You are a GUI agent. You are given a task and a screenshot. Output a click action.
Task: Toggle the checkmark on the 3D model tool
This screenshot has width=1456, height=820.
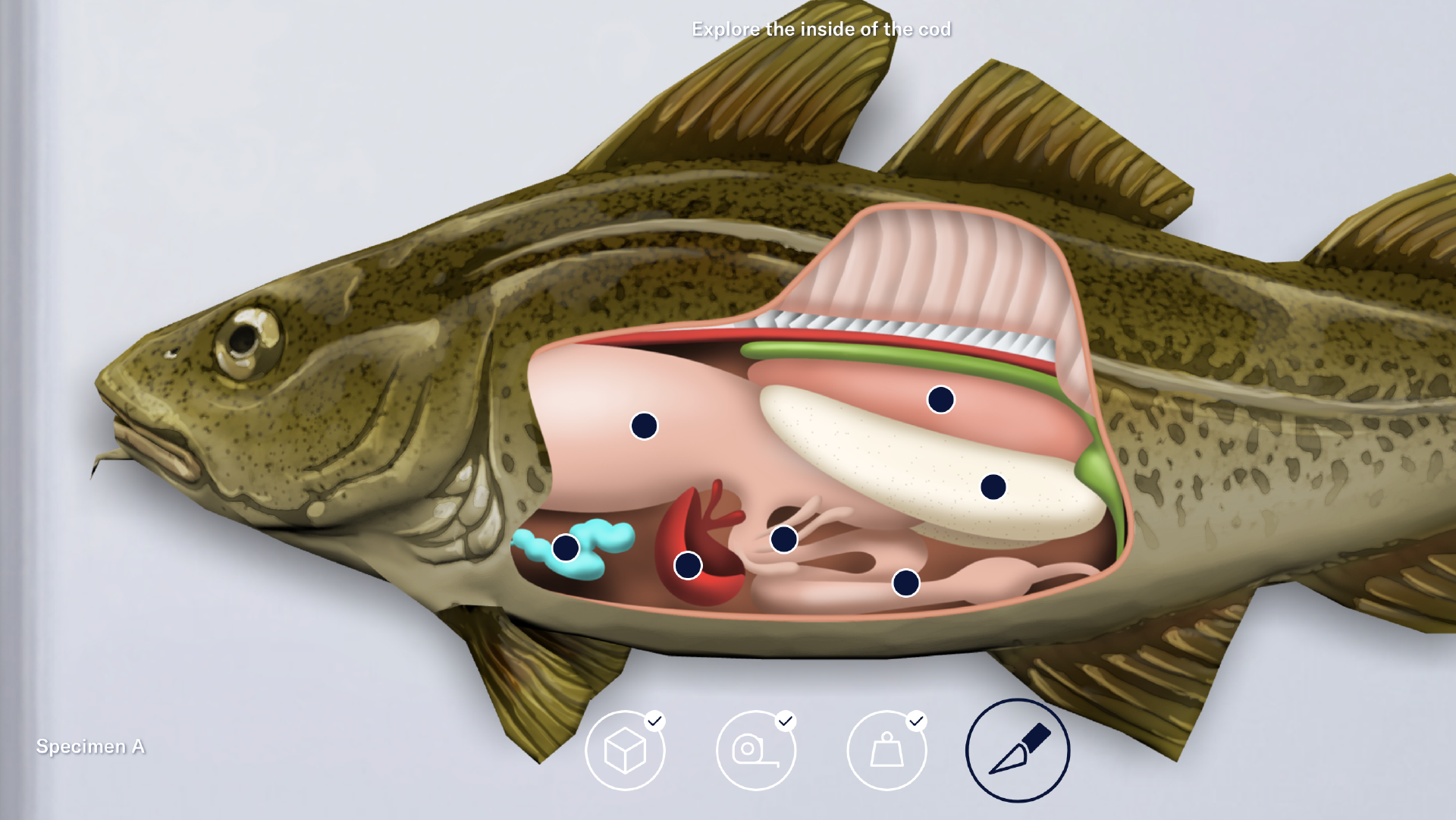(x=654, y=721)
